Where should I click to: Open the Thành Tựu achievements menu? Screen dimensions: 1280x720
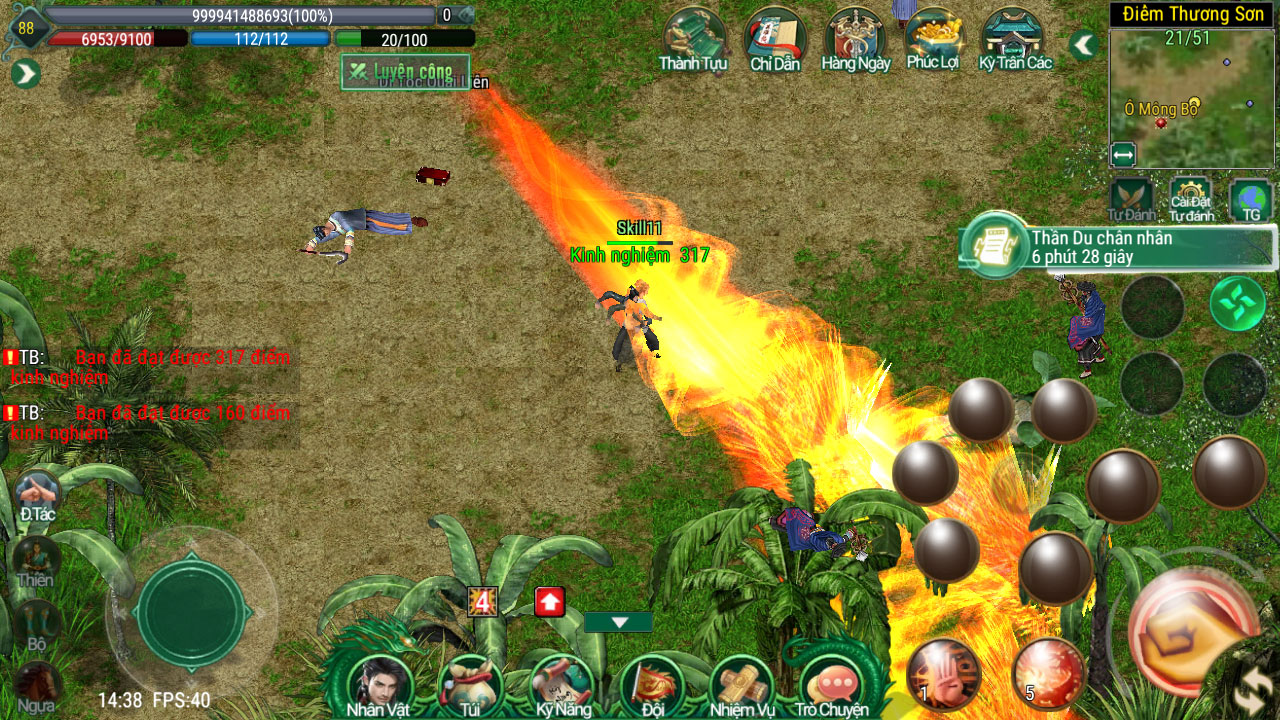pos(693,38)
